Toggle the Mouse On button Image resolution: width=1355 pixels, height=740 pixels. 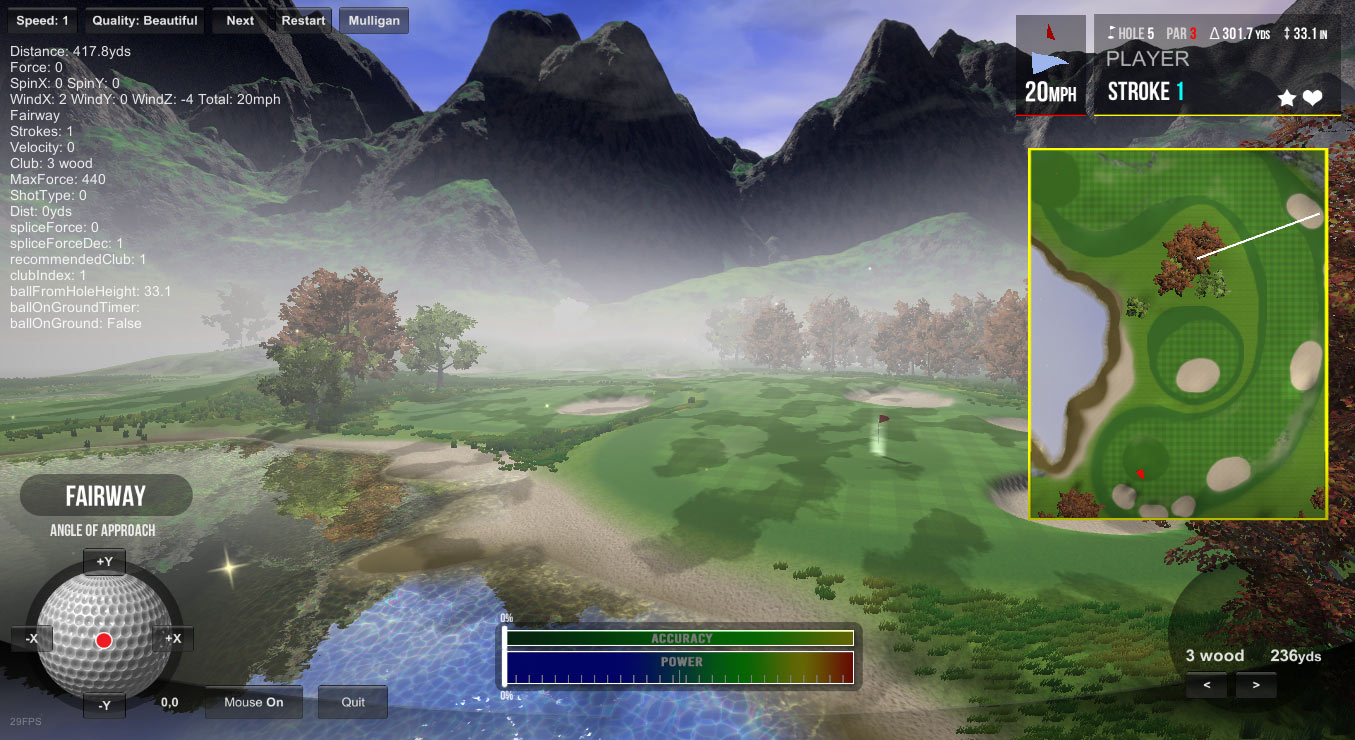(x=254, y=702)
